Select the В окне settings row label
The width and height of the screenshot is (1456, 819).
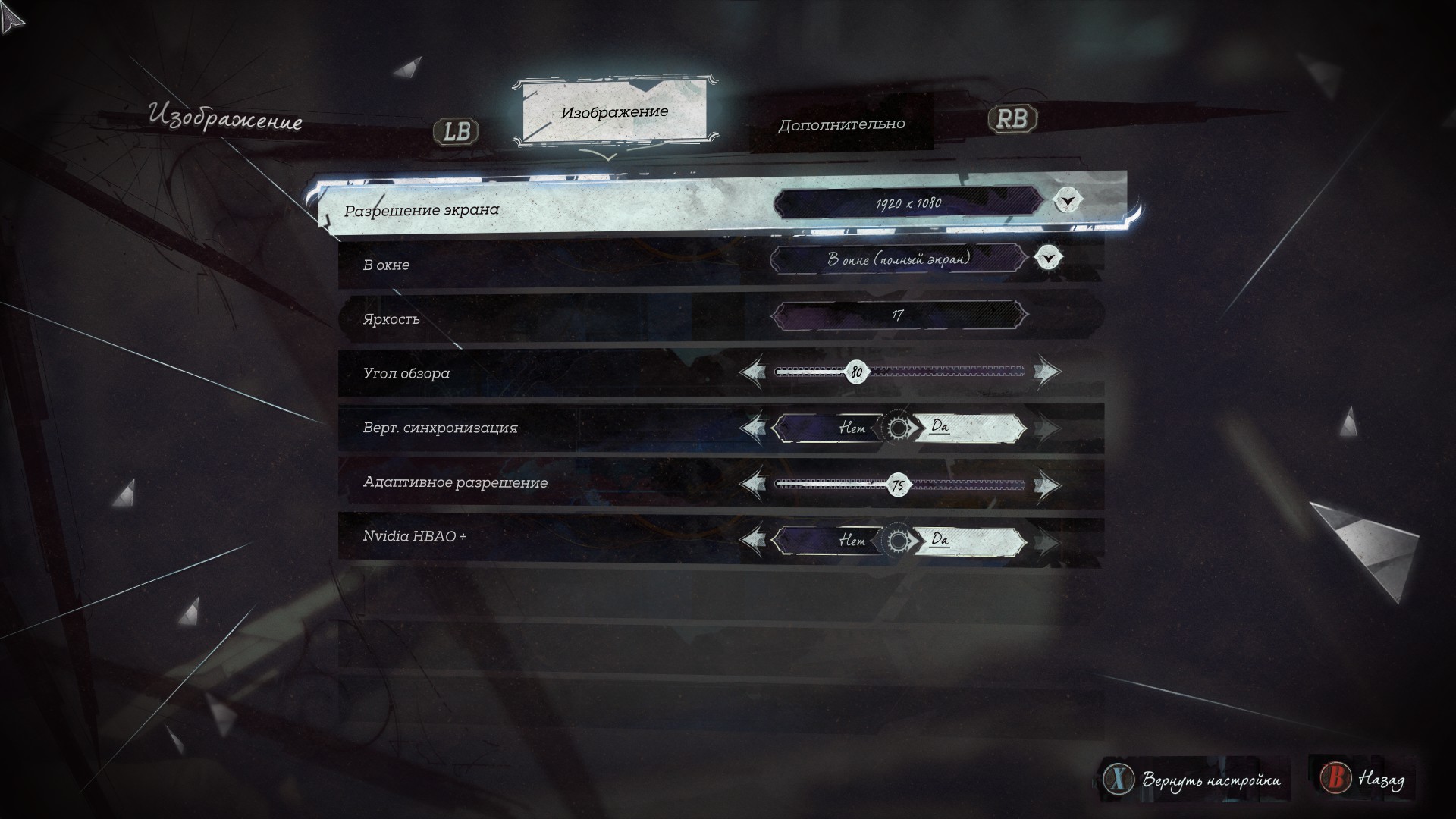click(386, 265)
